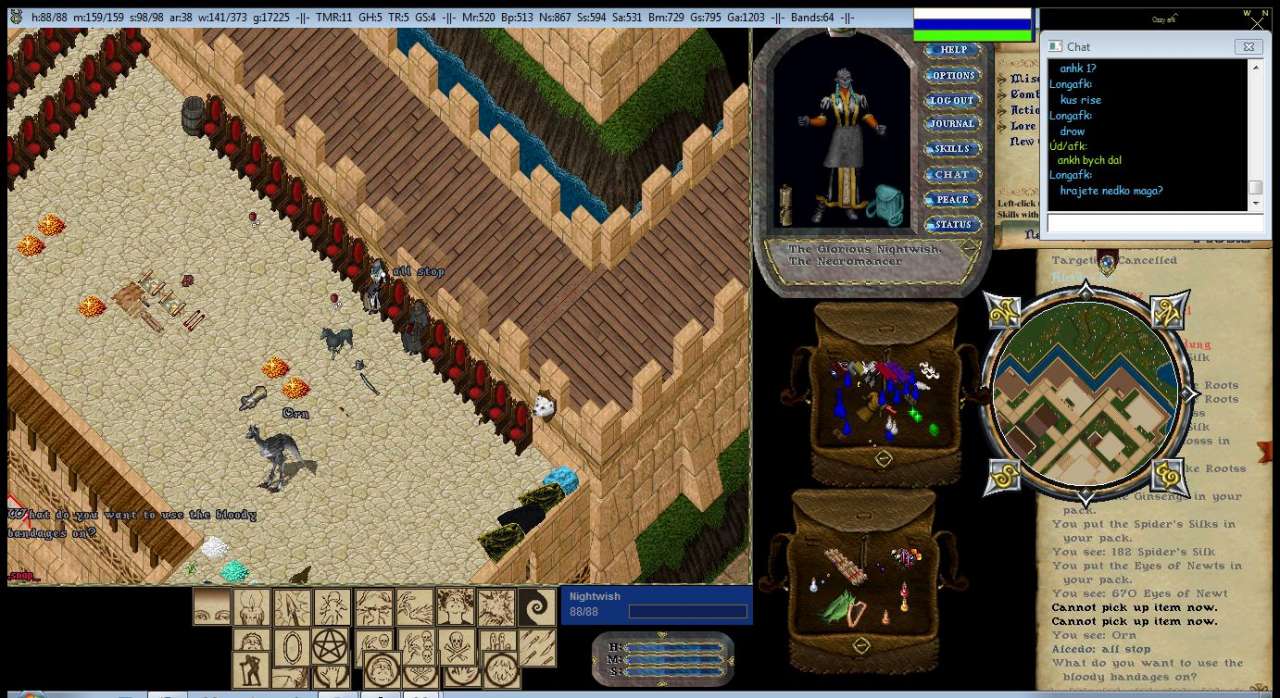Toggle the Peace / war mode button
Image resolution: width=1280 pixels, height=698 pixels.
coord(952,199)
